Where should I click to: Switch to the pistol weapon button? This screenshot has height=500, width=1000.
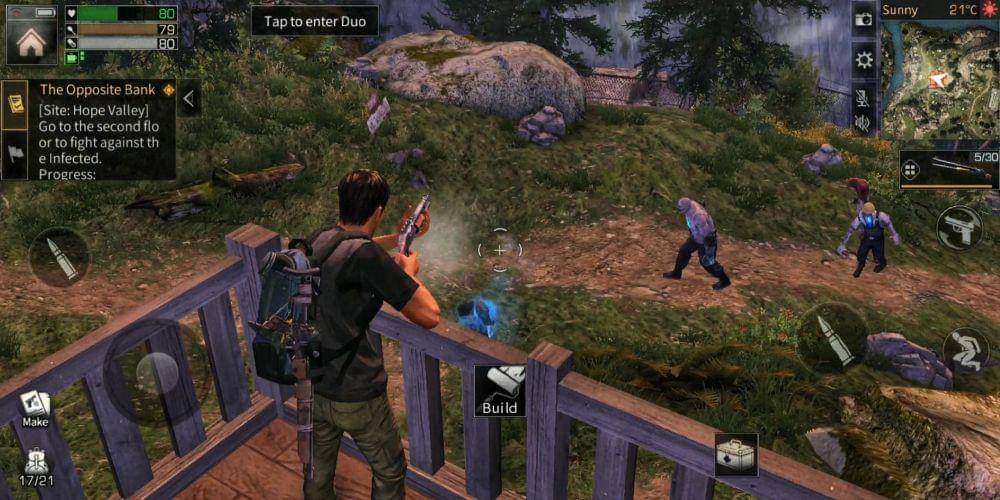click(x=959, y=228)
